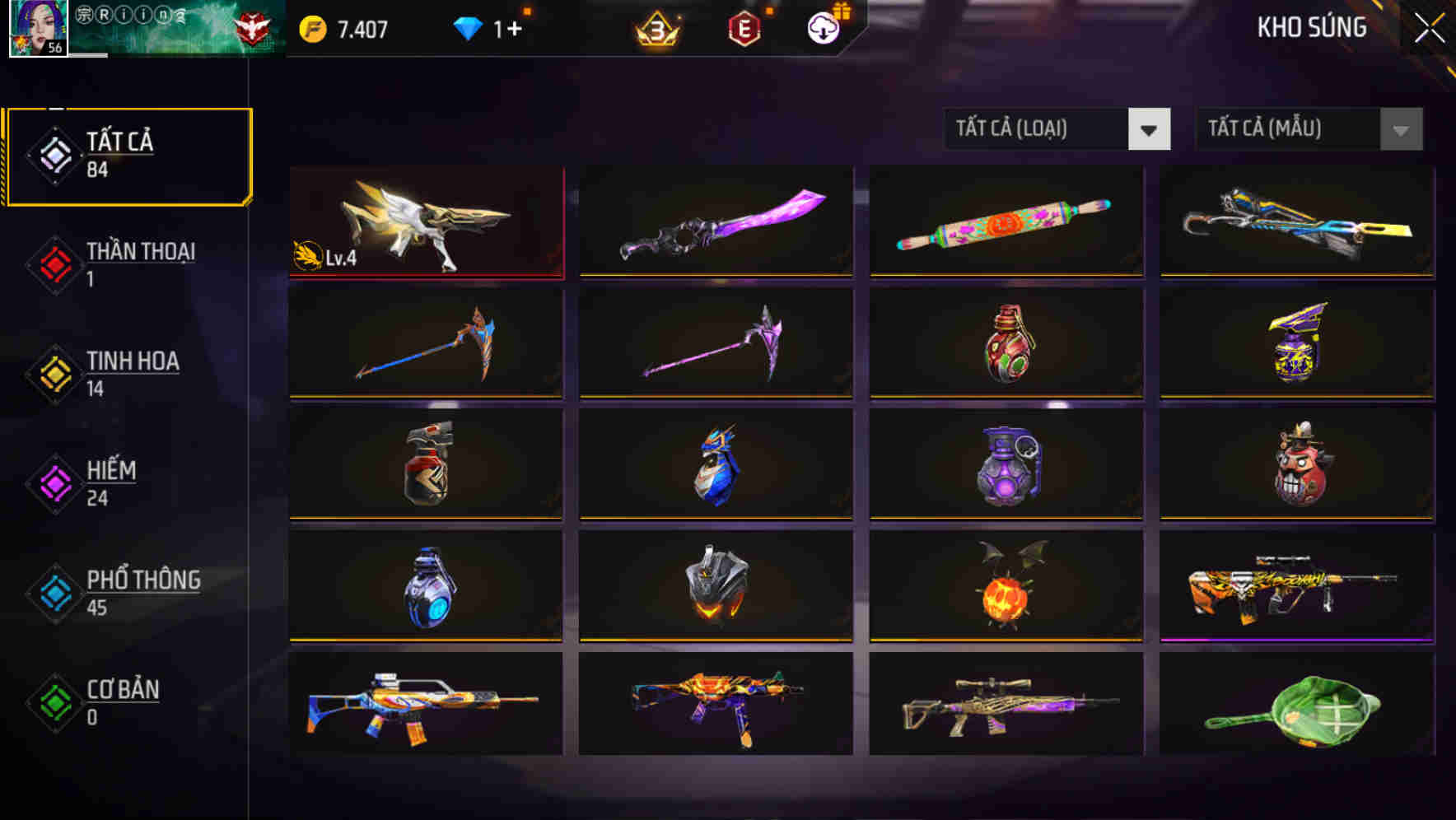The height and width of the screenshot is (820, 1456).
Task: Select the TINH HOA gold rarity icon
Action: click(x=54, y=373)
